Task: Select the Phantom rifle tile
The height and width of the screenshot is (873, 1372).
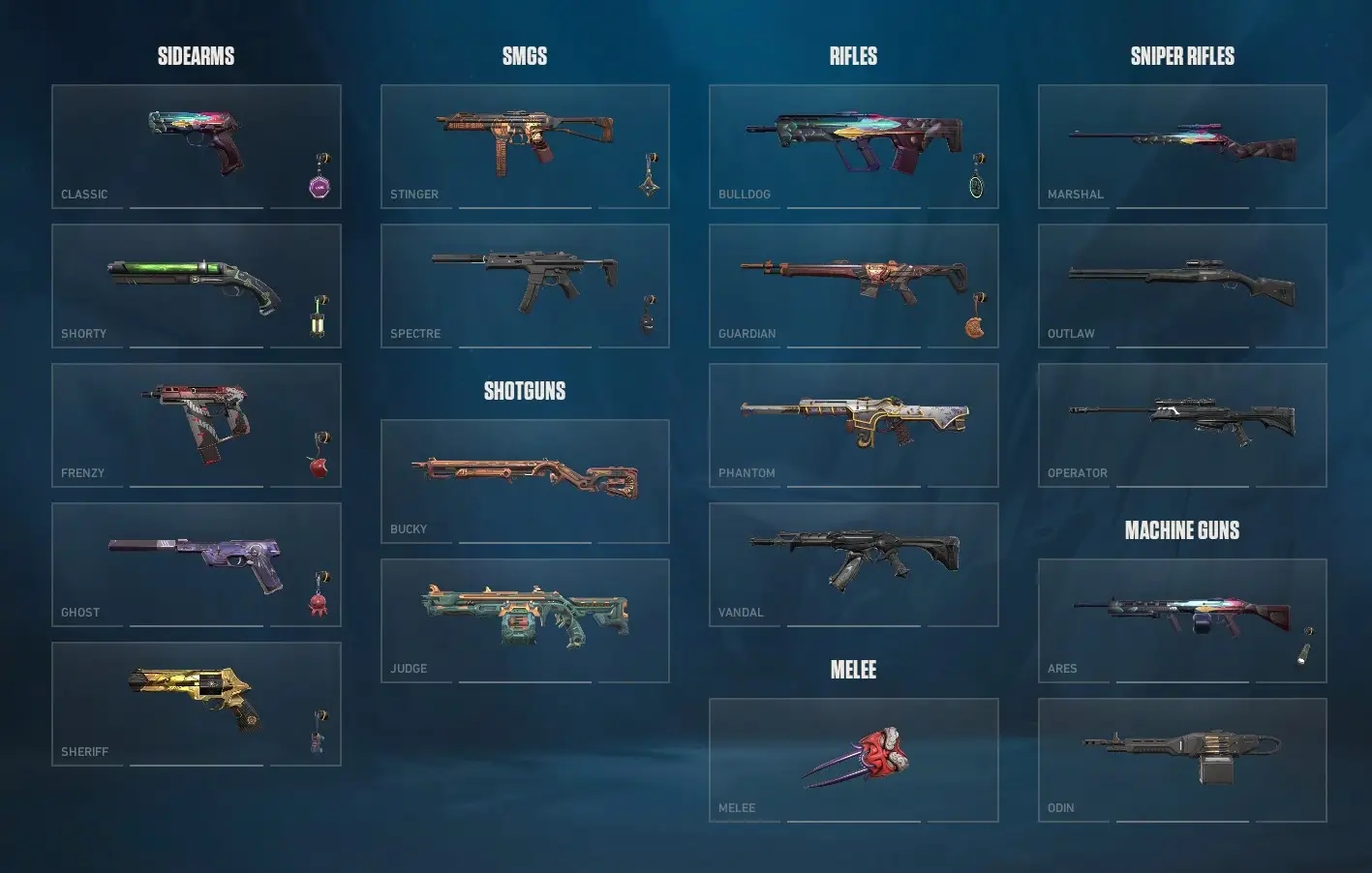Action: tap(853, 424)
